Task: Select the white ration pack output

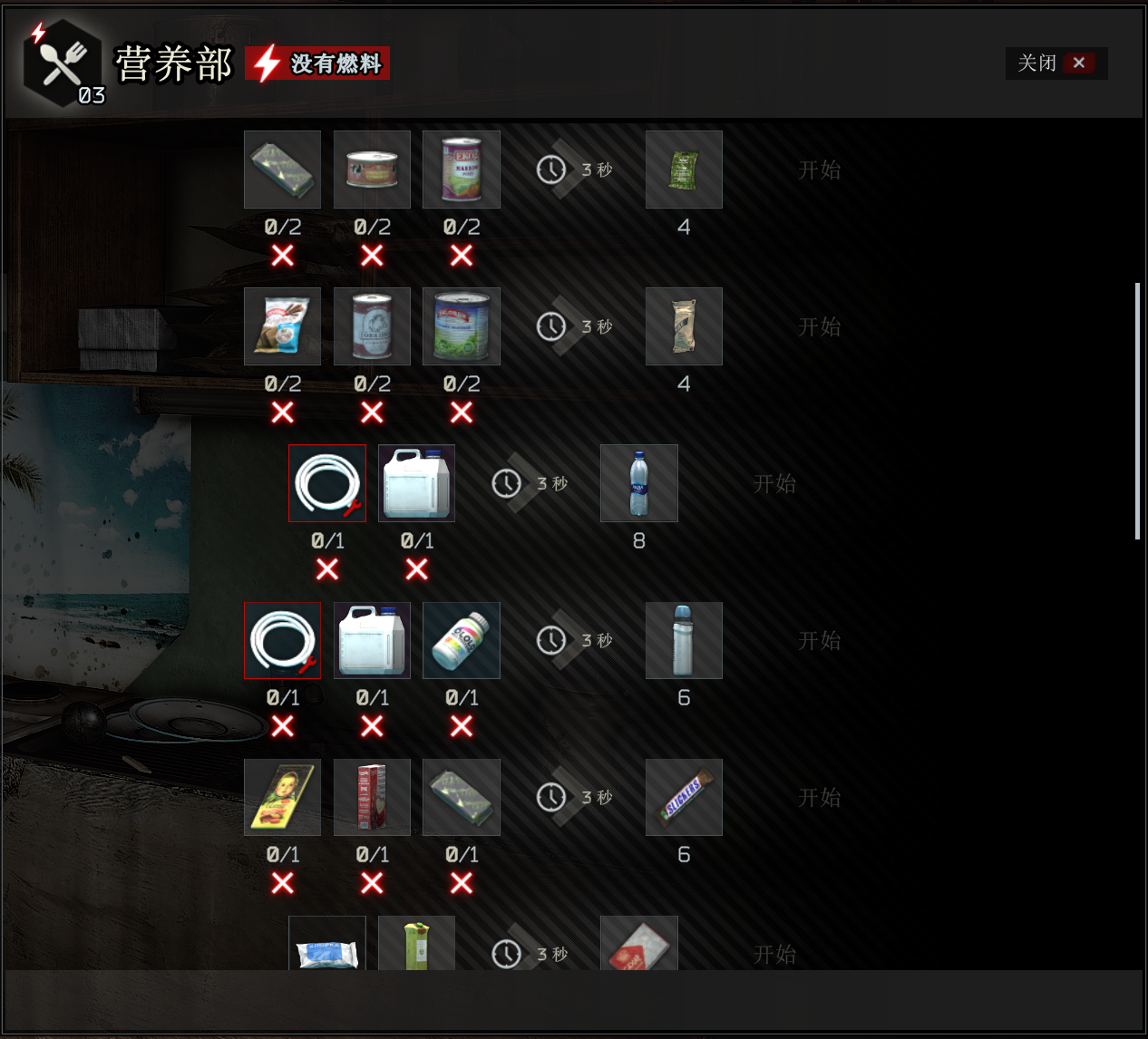Action: tap(684, 326)
